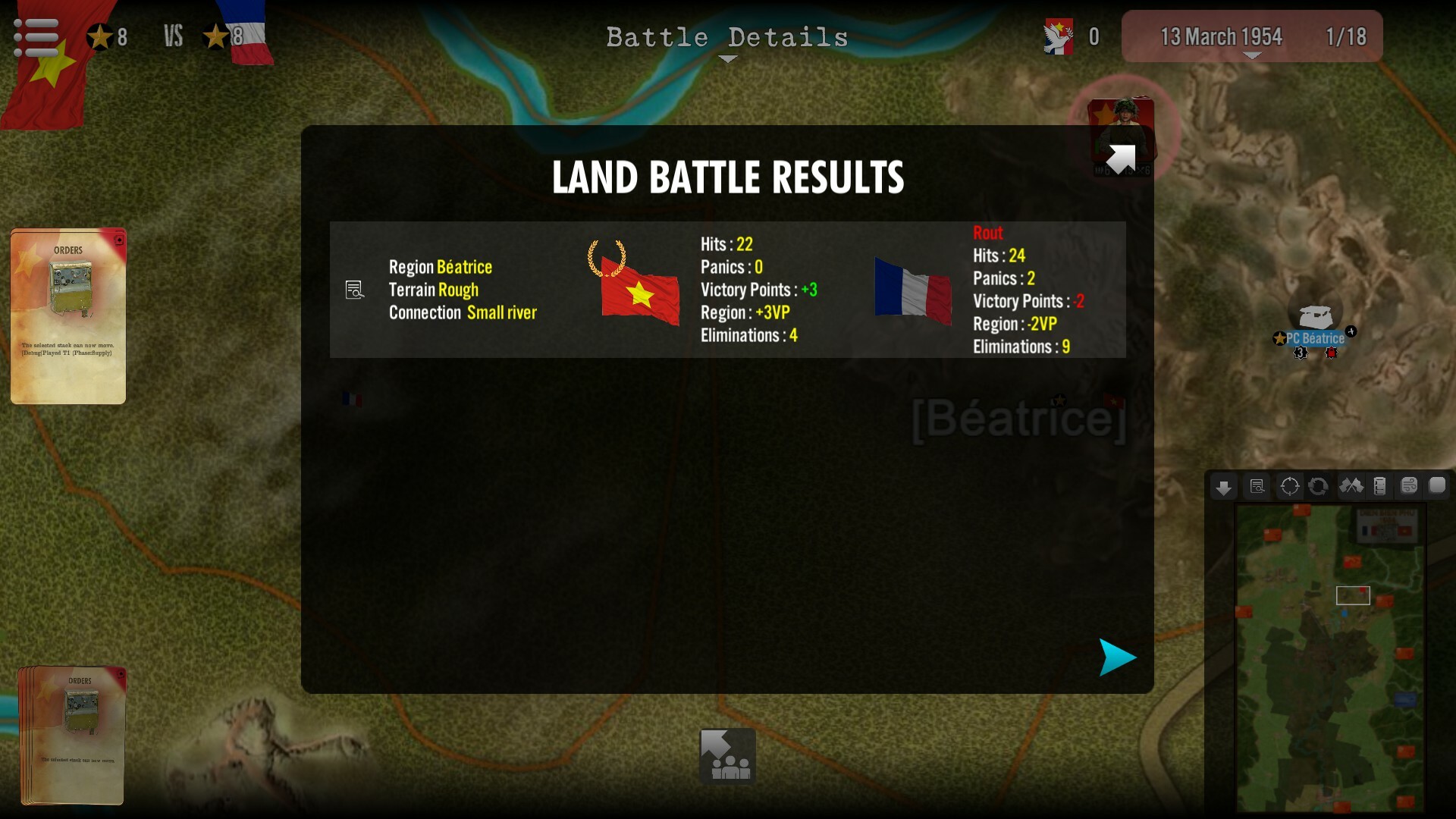
Task: Click the ORDERS card on the left
Action: tap(68, 315)
